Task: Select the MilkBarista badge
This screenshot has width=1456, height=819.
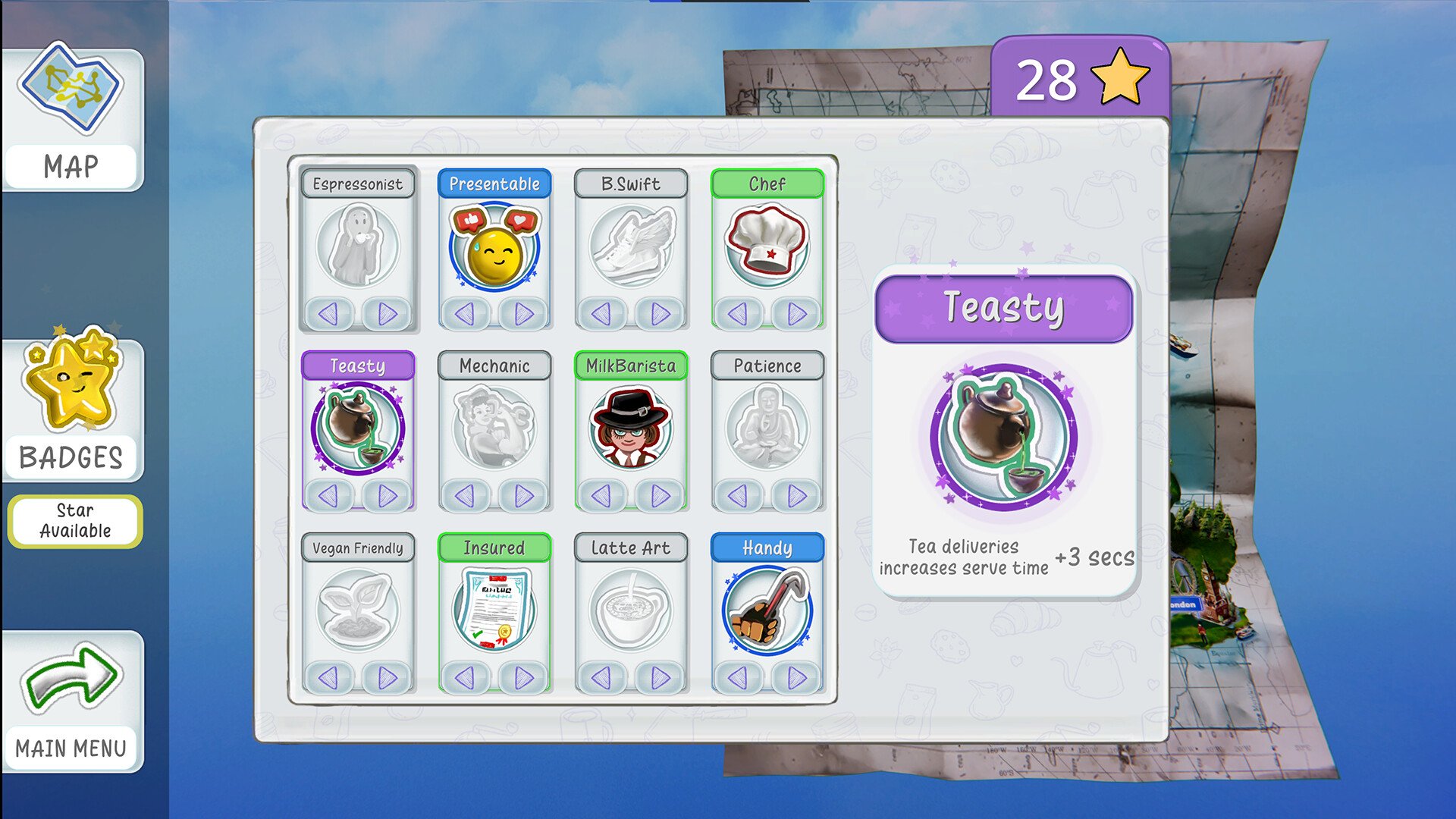Action: (630, 427)
